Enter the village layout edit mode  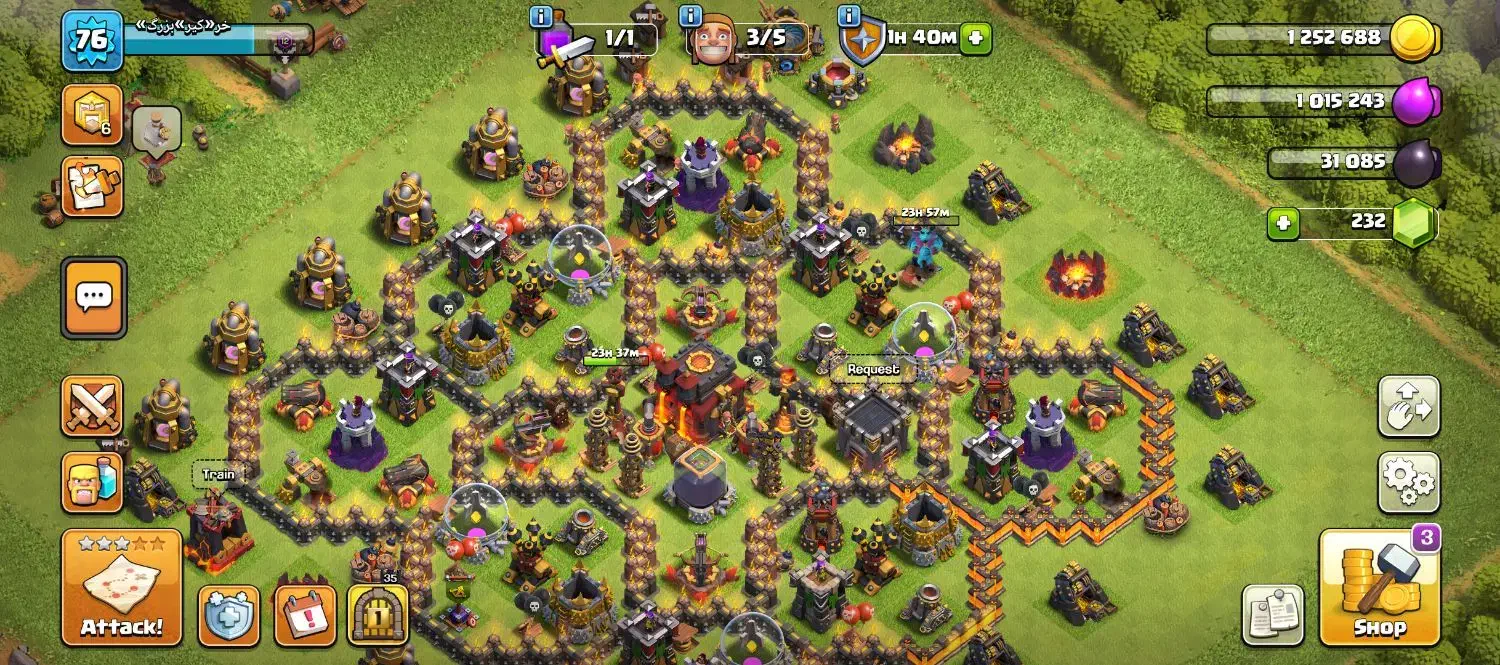click(1408, 407)
